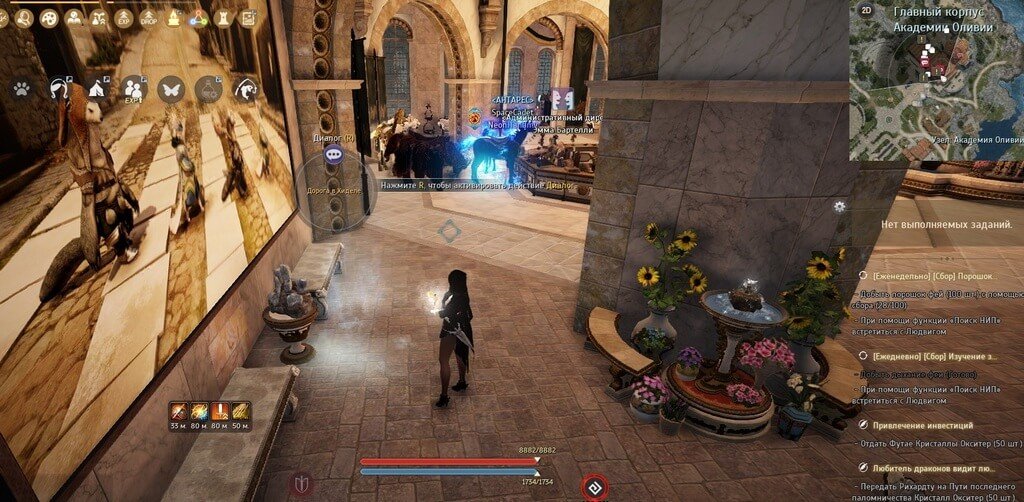This screenshot has height=502, width=1024.
Task: Click the 33 min buff icon
Action: pyautogui.click(x=179, y=410)
